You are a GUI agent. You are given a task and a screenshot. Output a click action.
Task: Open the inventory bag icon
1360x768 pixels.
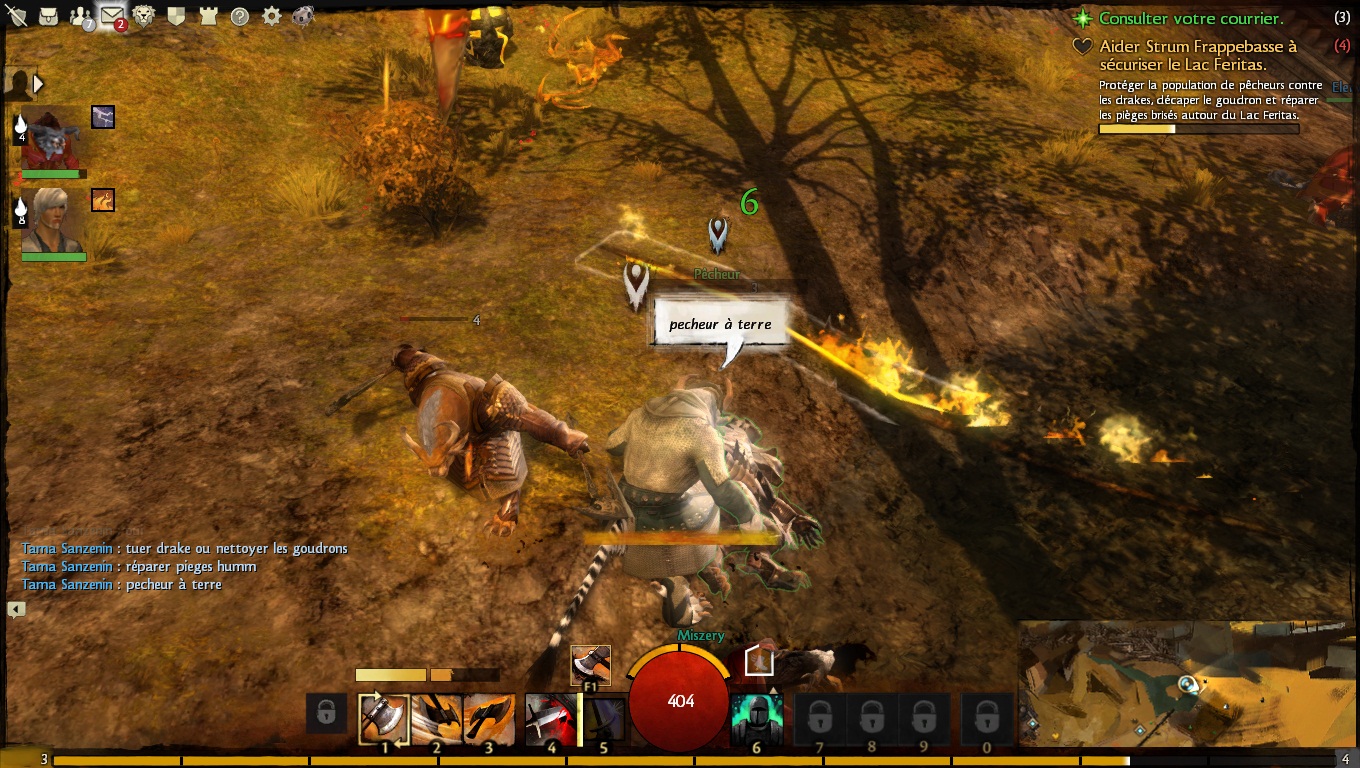[48, 16]
